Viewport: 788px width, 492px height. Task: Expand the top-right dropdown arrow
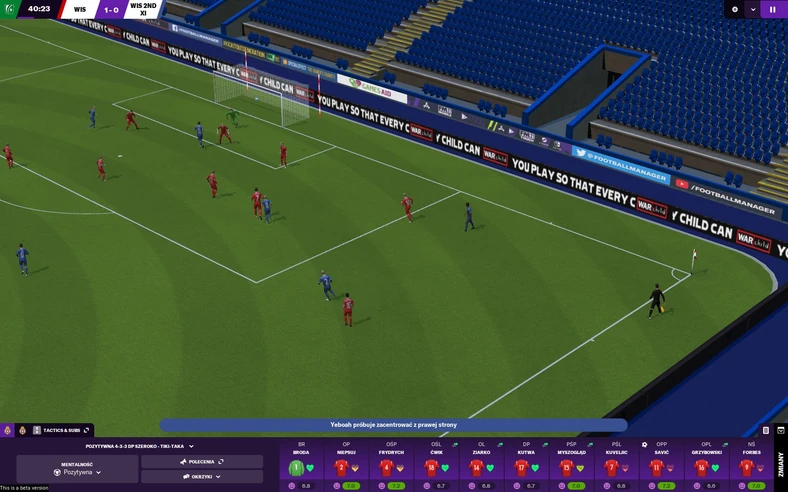[753, 9]
